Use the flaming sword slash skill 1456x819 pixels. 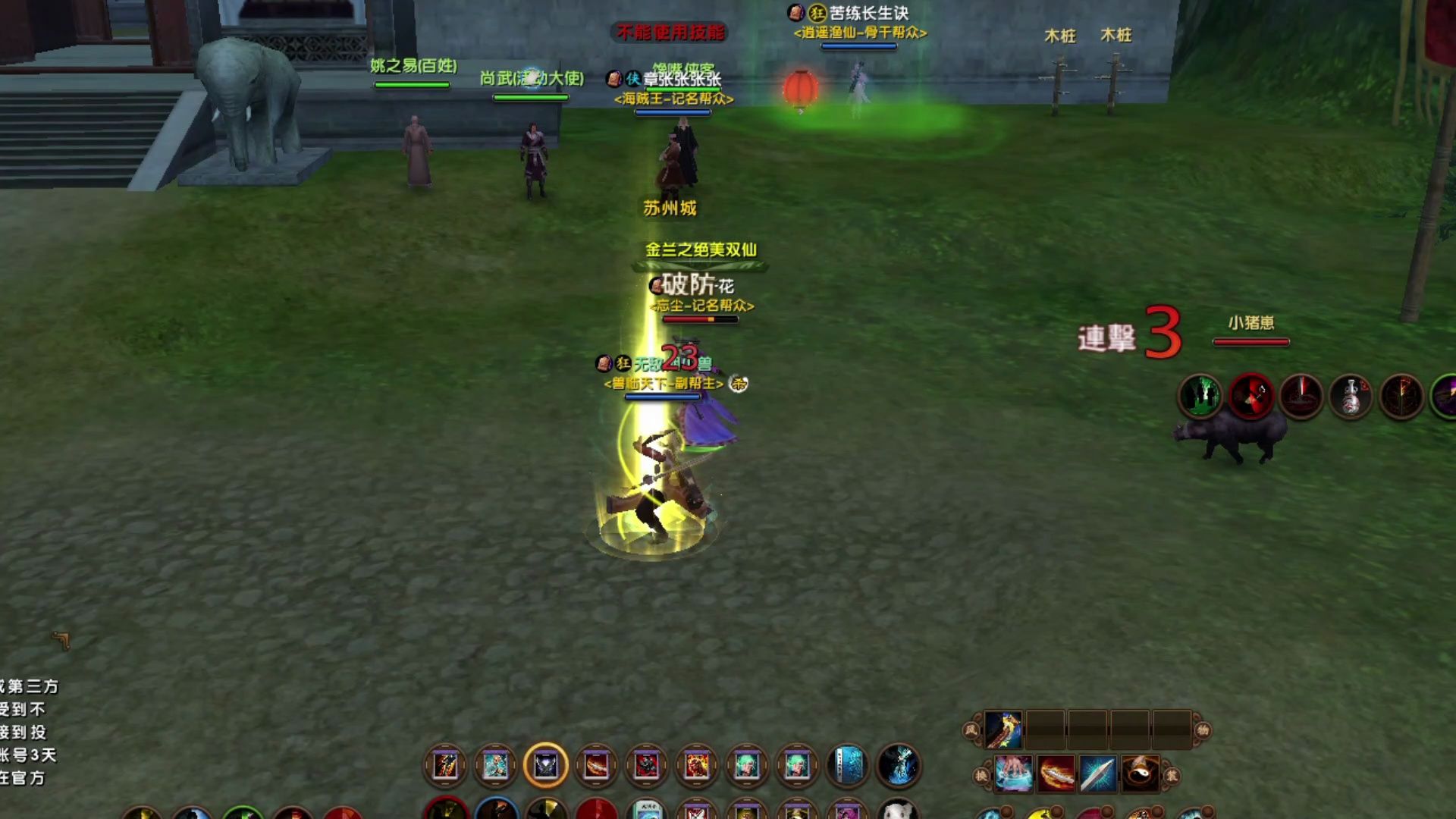tap(1056, 774)
